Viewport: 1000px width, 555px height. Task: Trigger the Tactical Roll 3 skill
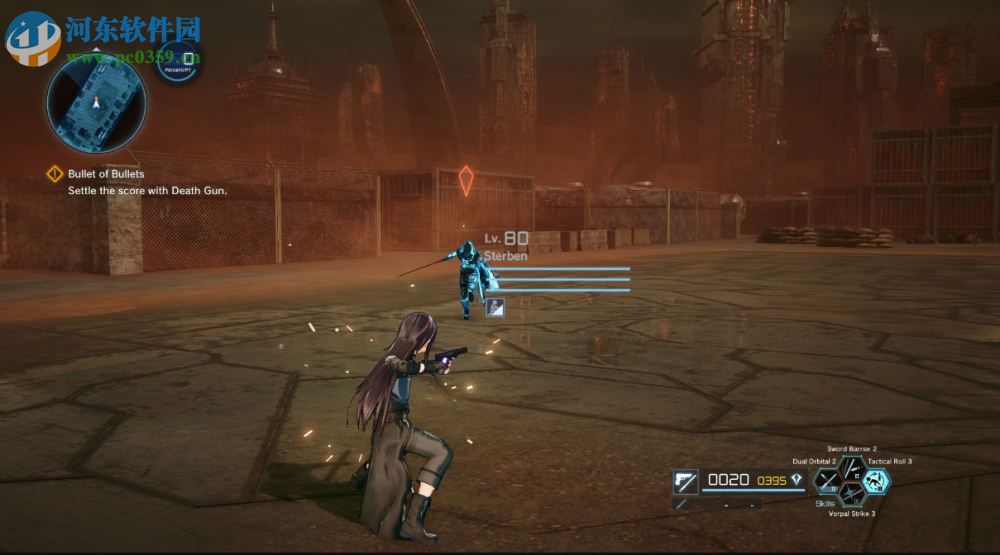click(876, 481)
